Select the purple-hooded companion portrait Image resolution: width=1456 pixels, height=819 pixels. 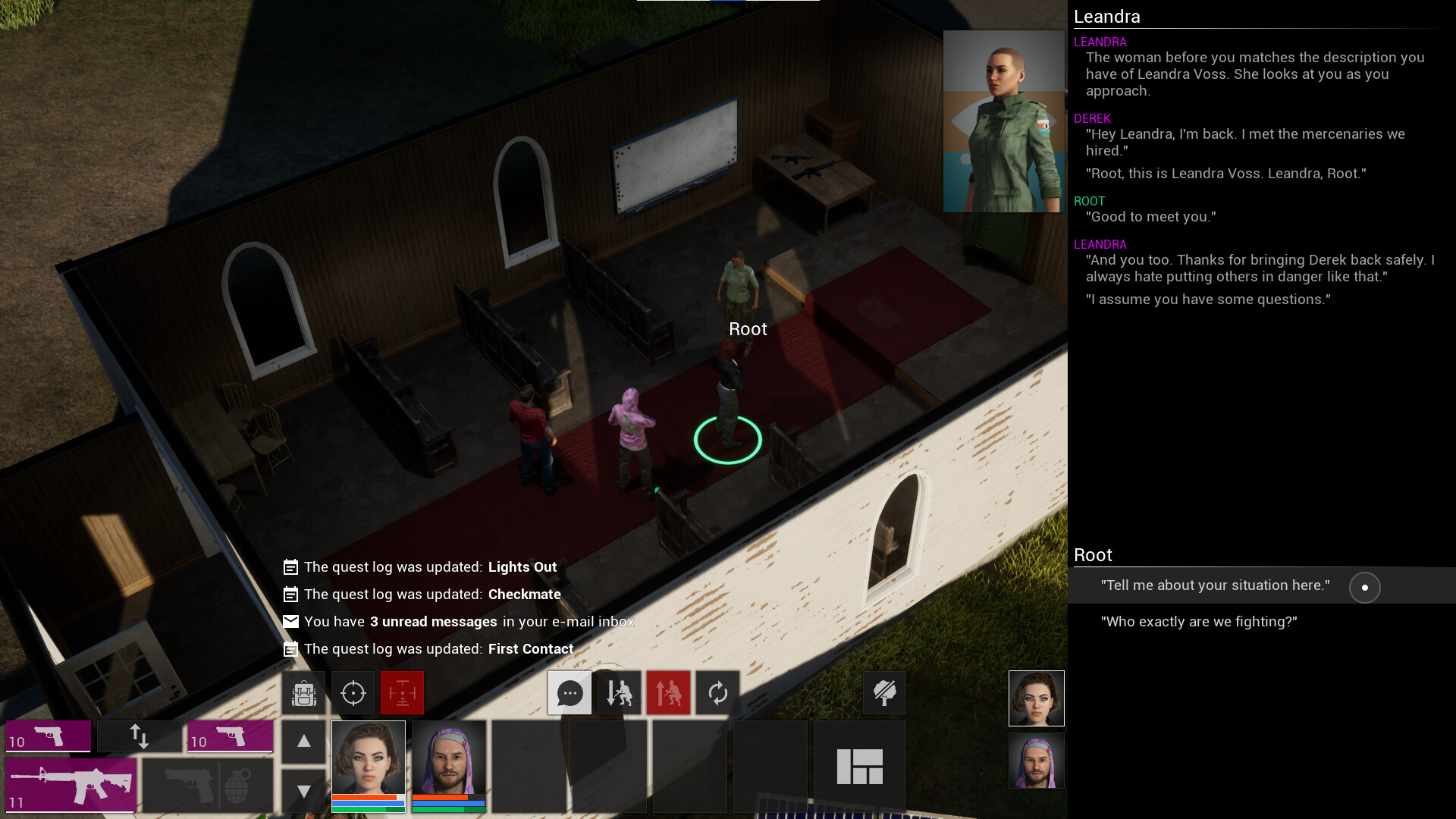click(x=1037, y=761)
